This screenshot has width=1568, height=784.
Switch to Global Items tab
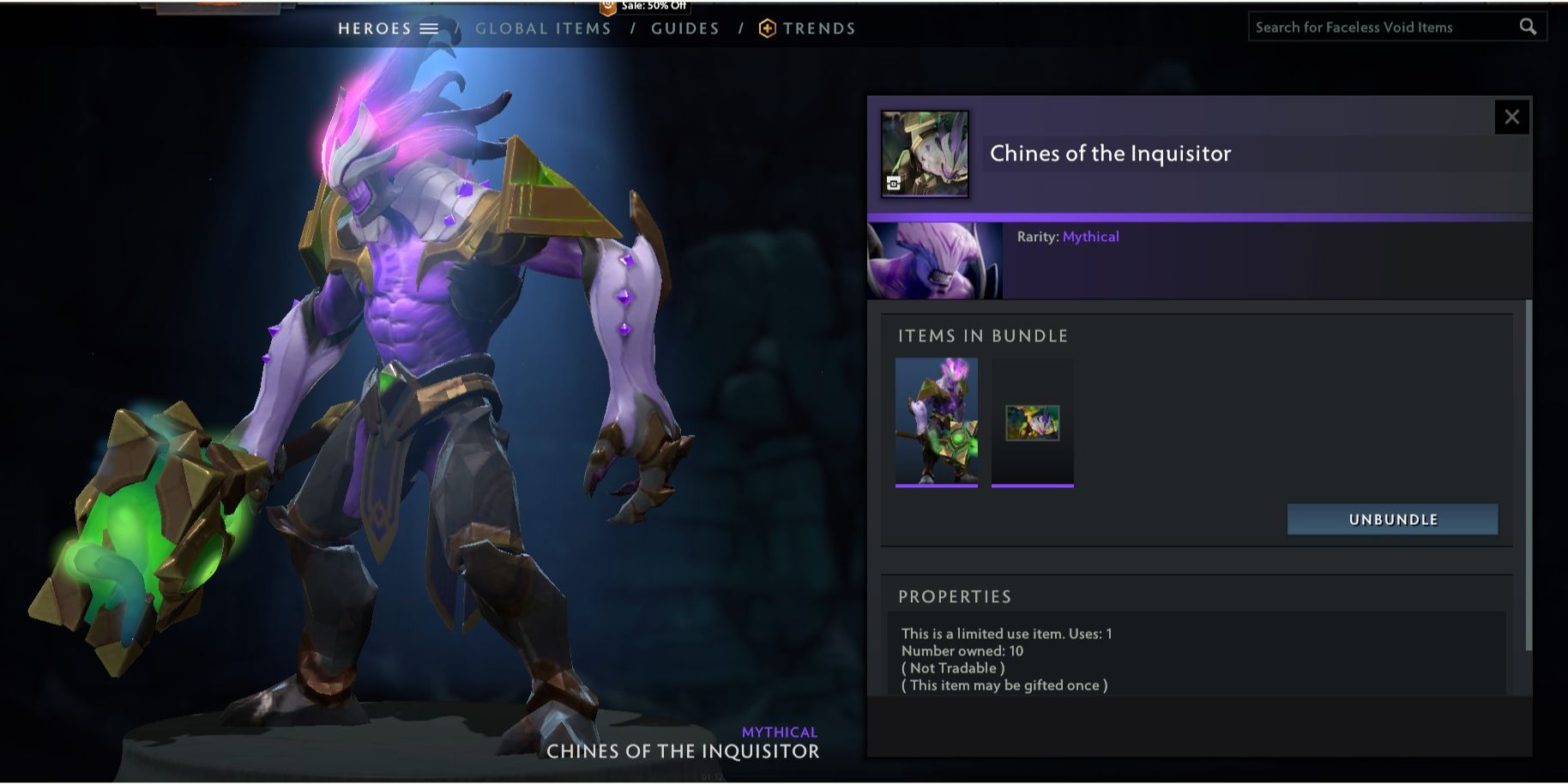543,28
